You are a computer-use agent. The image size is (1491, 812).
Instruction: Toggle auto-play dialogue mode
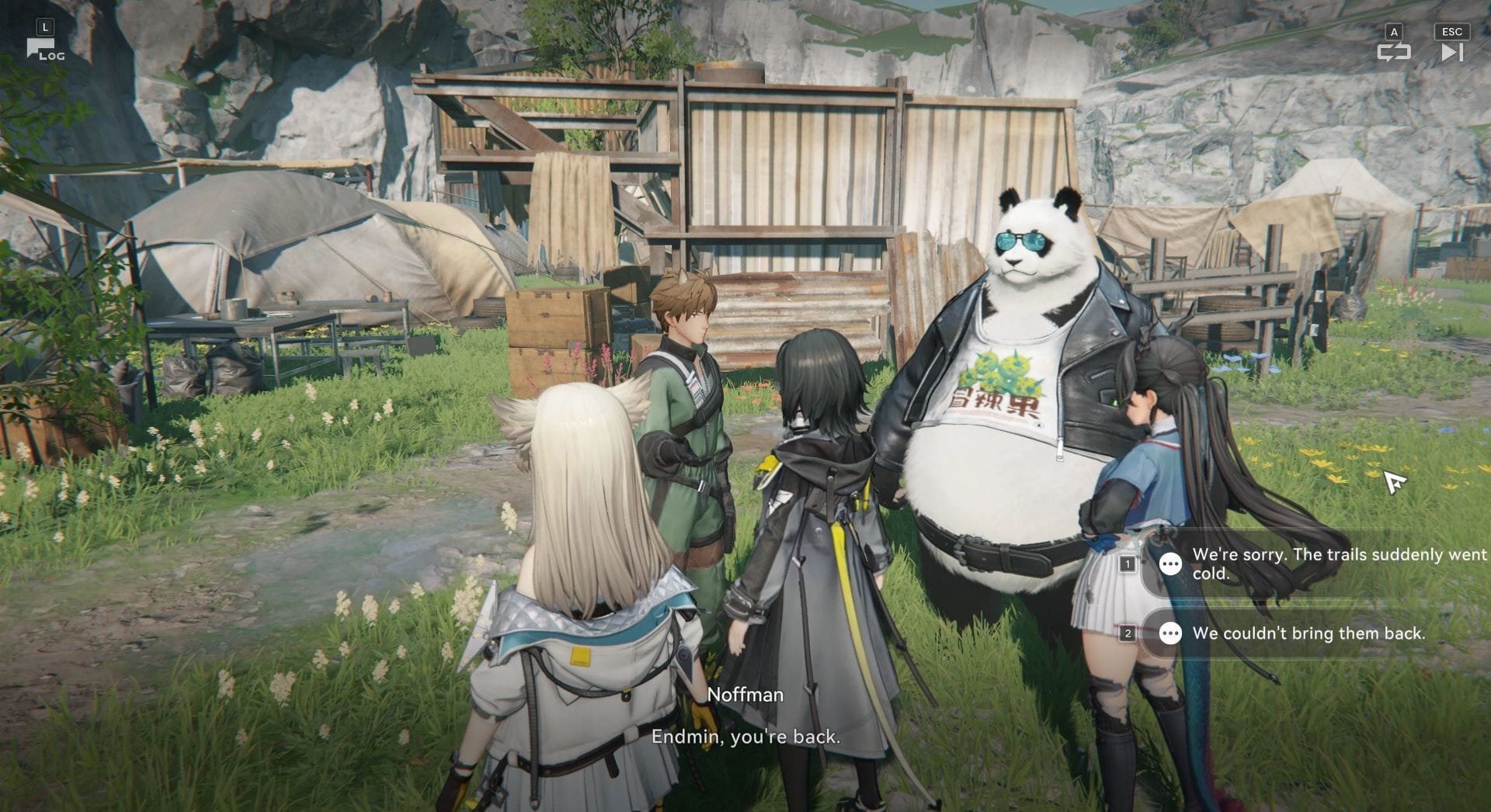1393,51
